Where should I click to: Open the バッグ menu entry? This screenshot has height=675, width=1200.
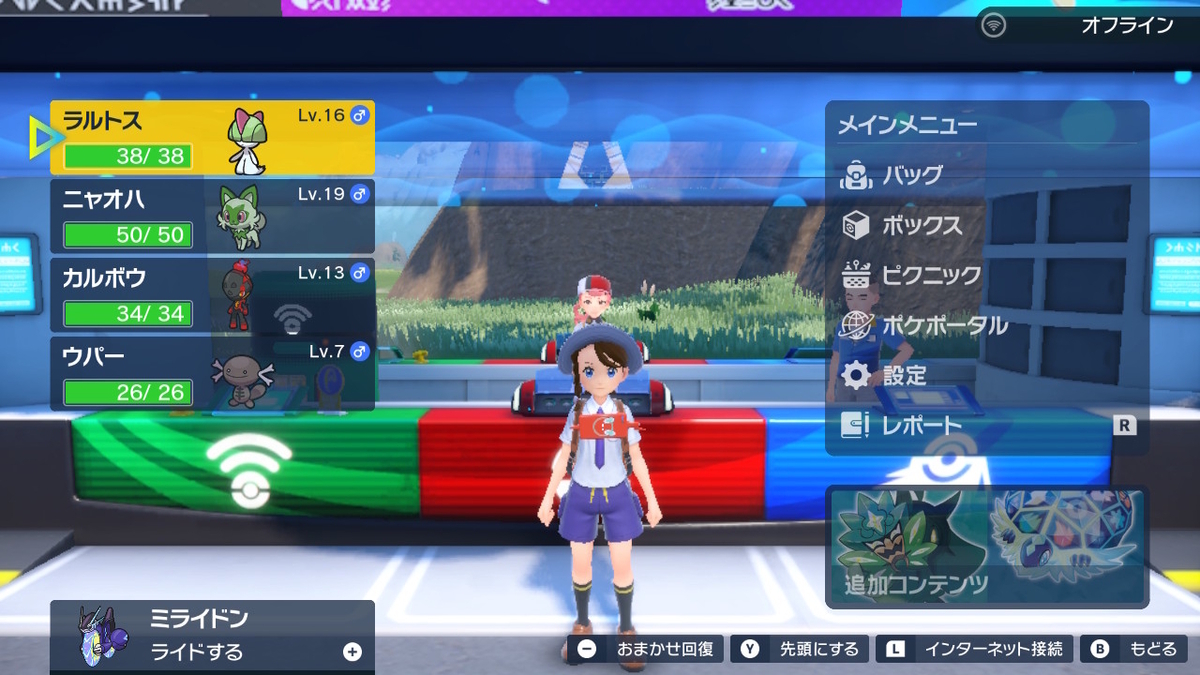click(x=912, y=175)
